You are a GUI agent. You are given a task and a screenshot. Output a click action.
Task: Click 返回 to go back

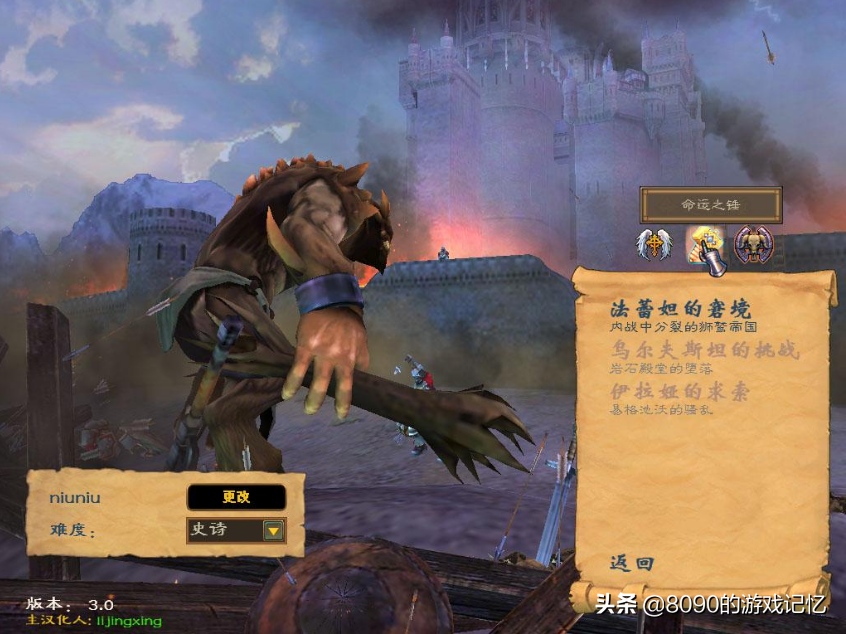[x=632, y=564]
